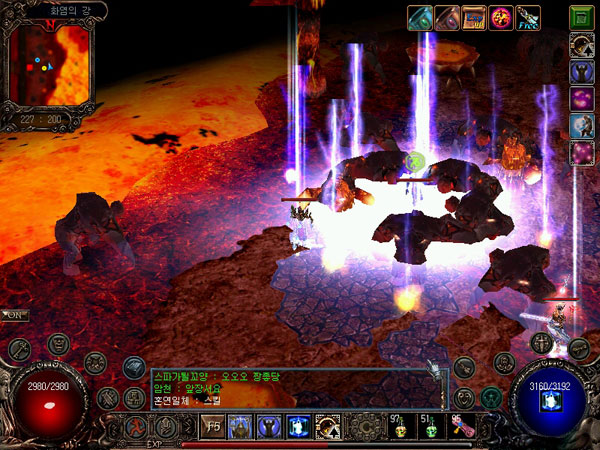Select the Free sword buff icon

coord(527,16)
